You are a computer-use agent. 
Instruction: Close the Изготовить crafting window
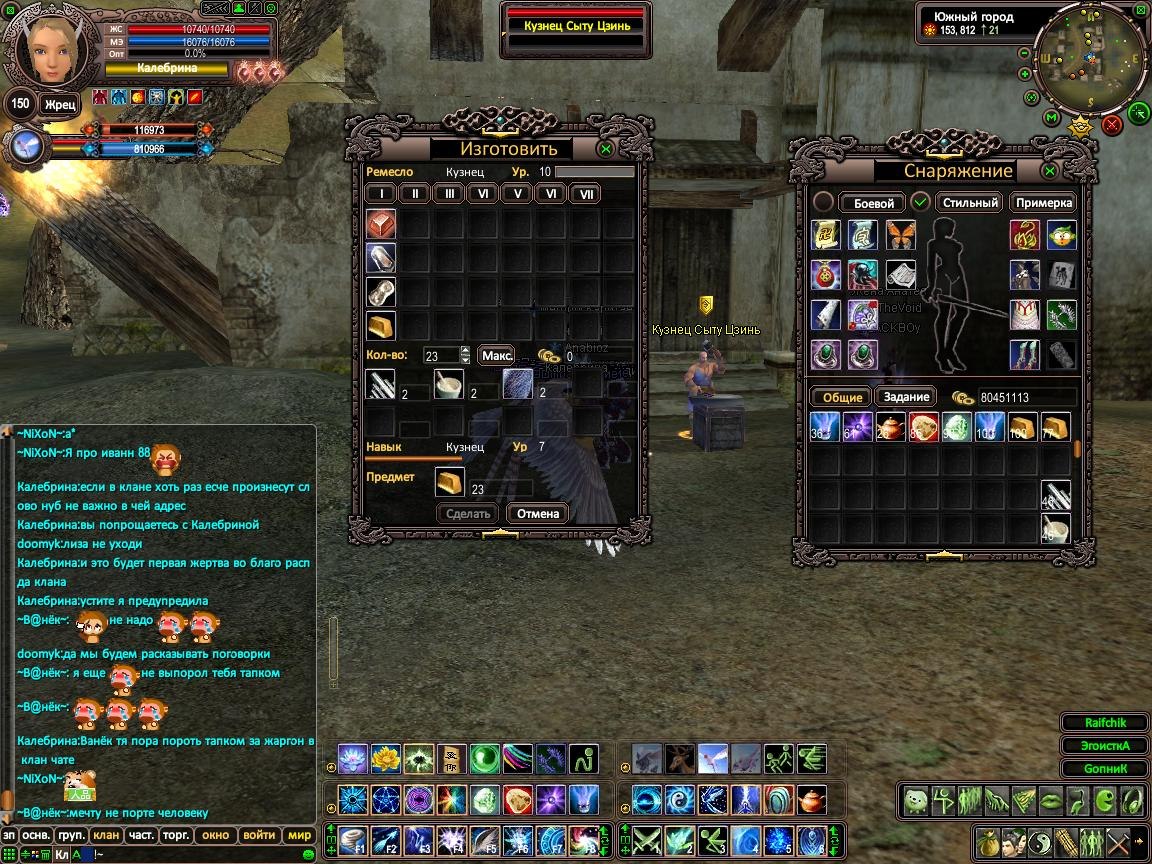pyautogui.click(x=605, y=149)
